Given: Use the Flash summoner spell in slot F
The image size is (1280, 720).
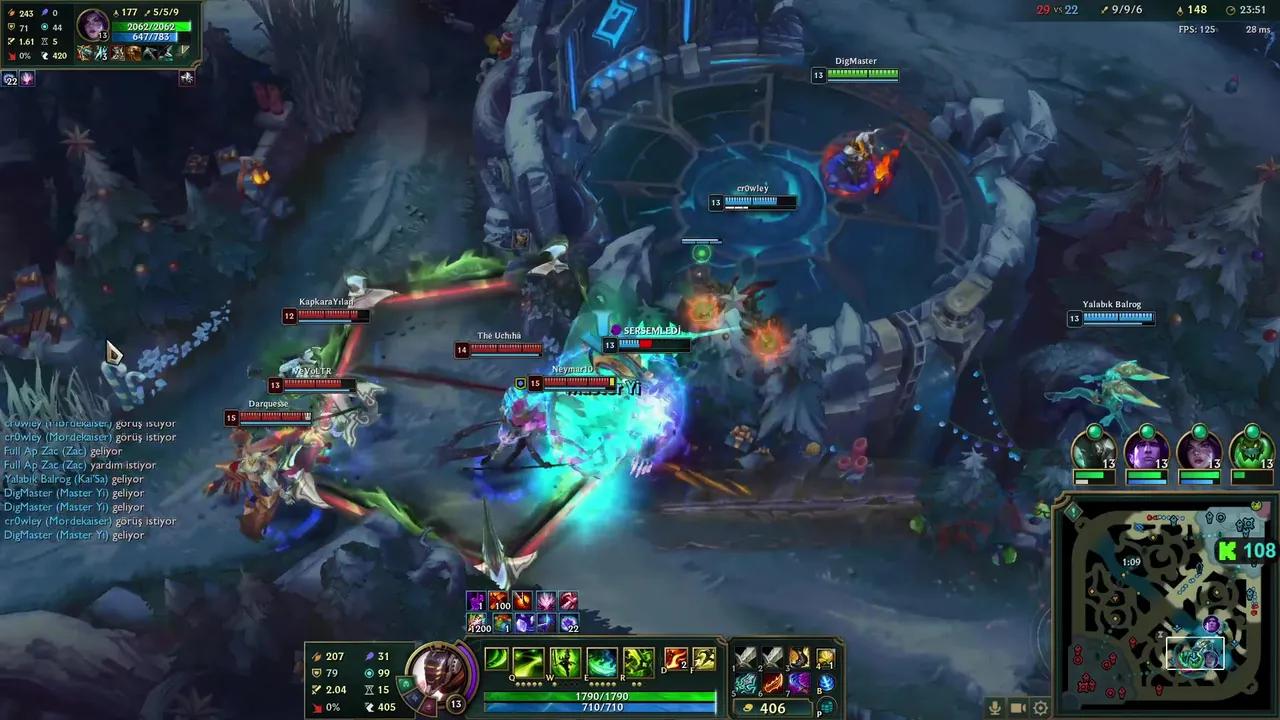Looking at the screenshot, I should click(705, 658).
